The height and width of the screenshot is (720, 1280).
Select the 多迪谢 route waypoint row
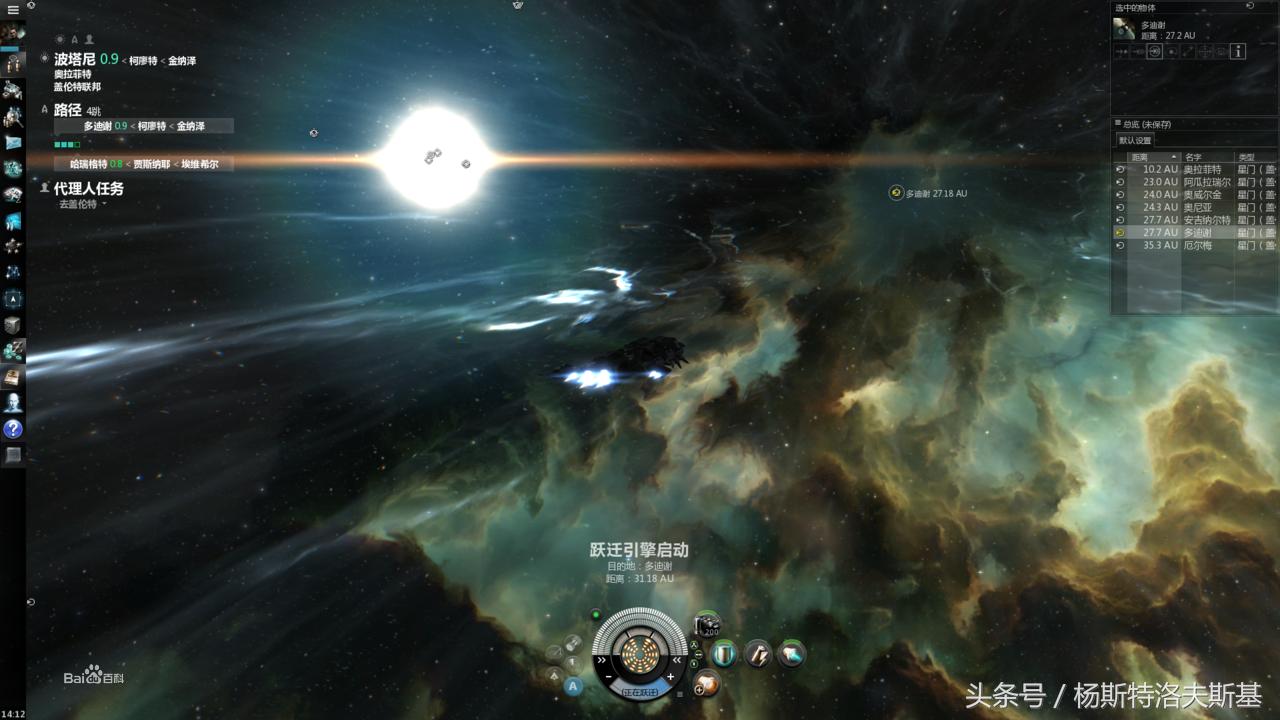click(x=143, y=126)
